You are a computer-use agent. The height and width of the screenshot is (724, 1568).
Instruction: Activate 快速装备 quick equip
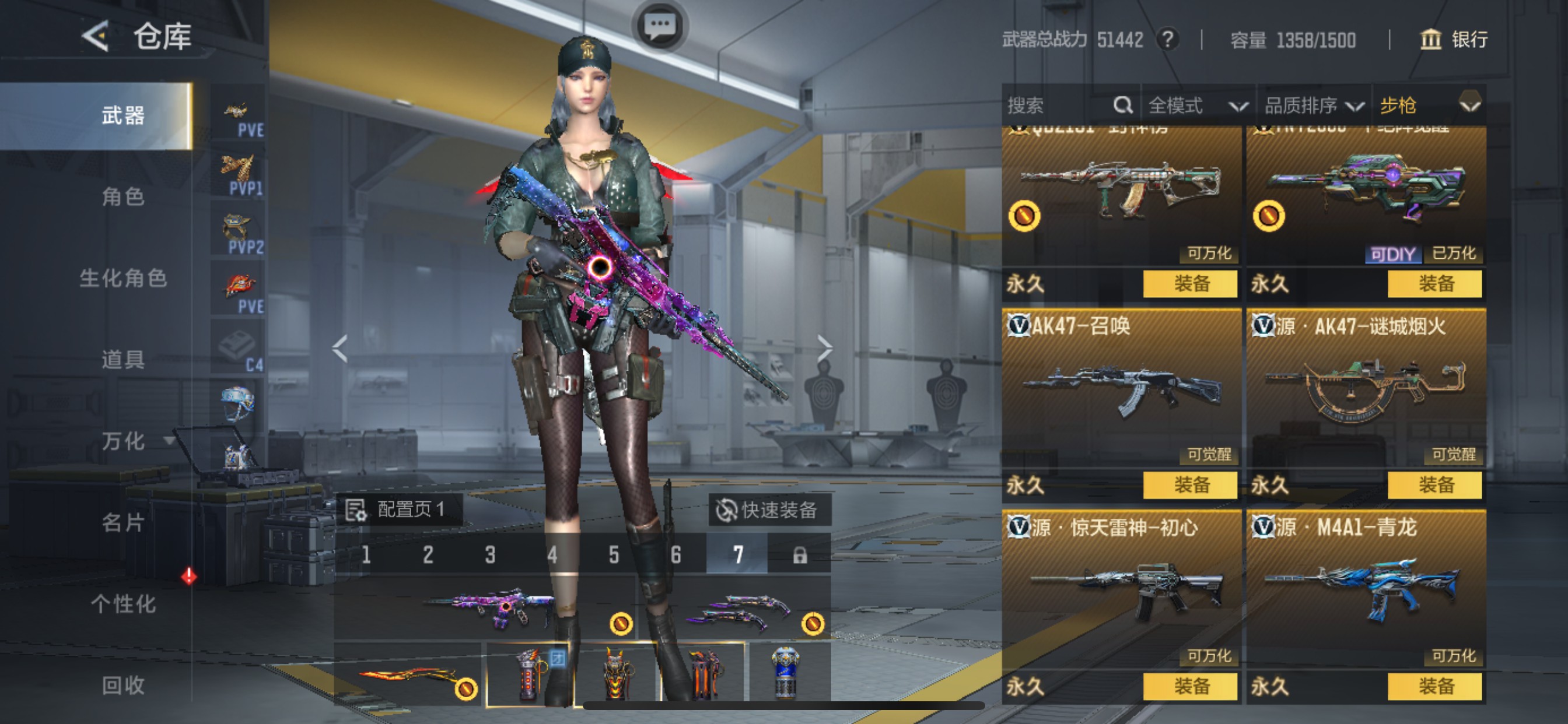tap(768, 510)
